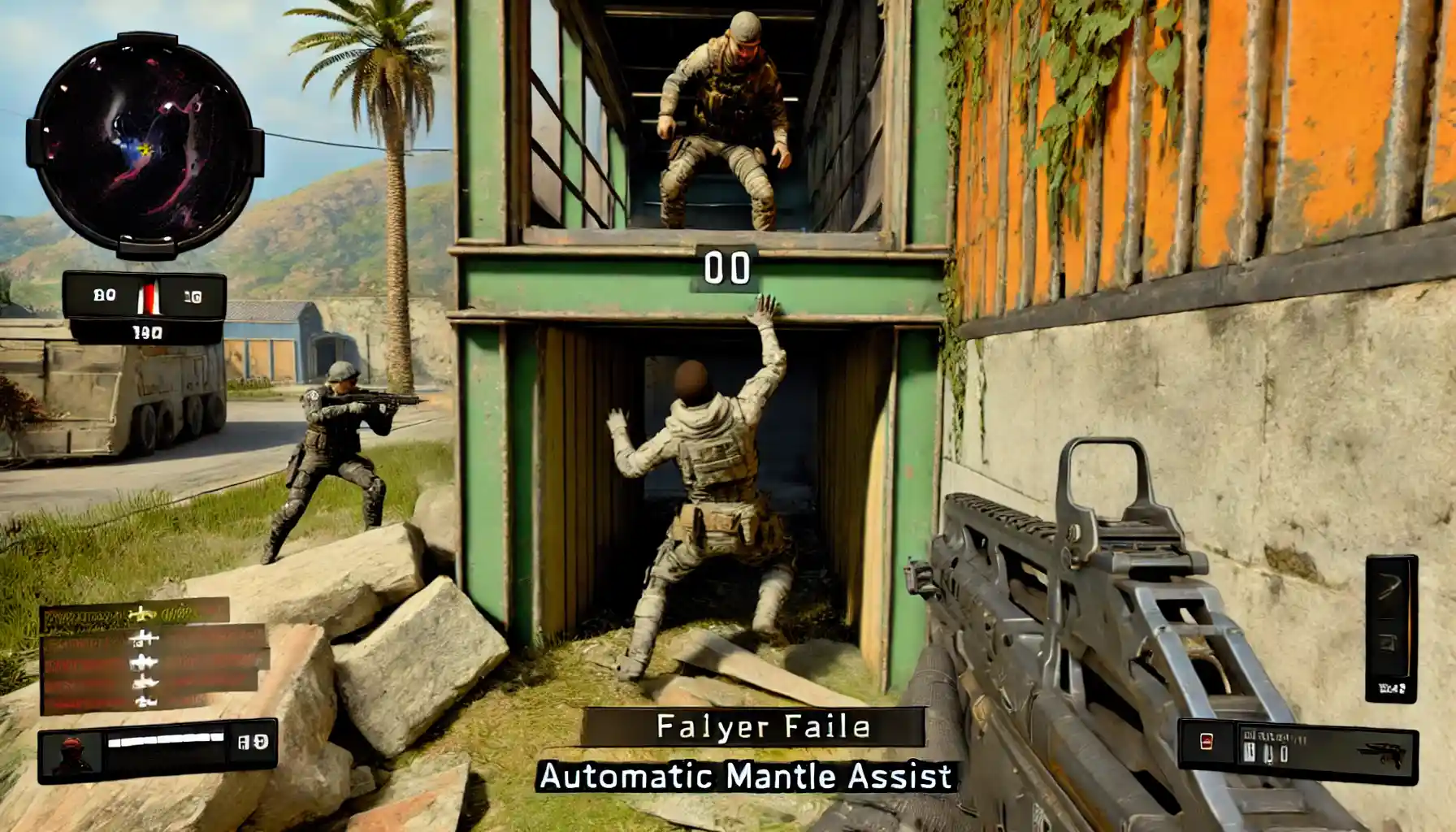Toggle the first specialist ability icon near the health bar
Screen dimensions: 1456x832
coord(244,743)
